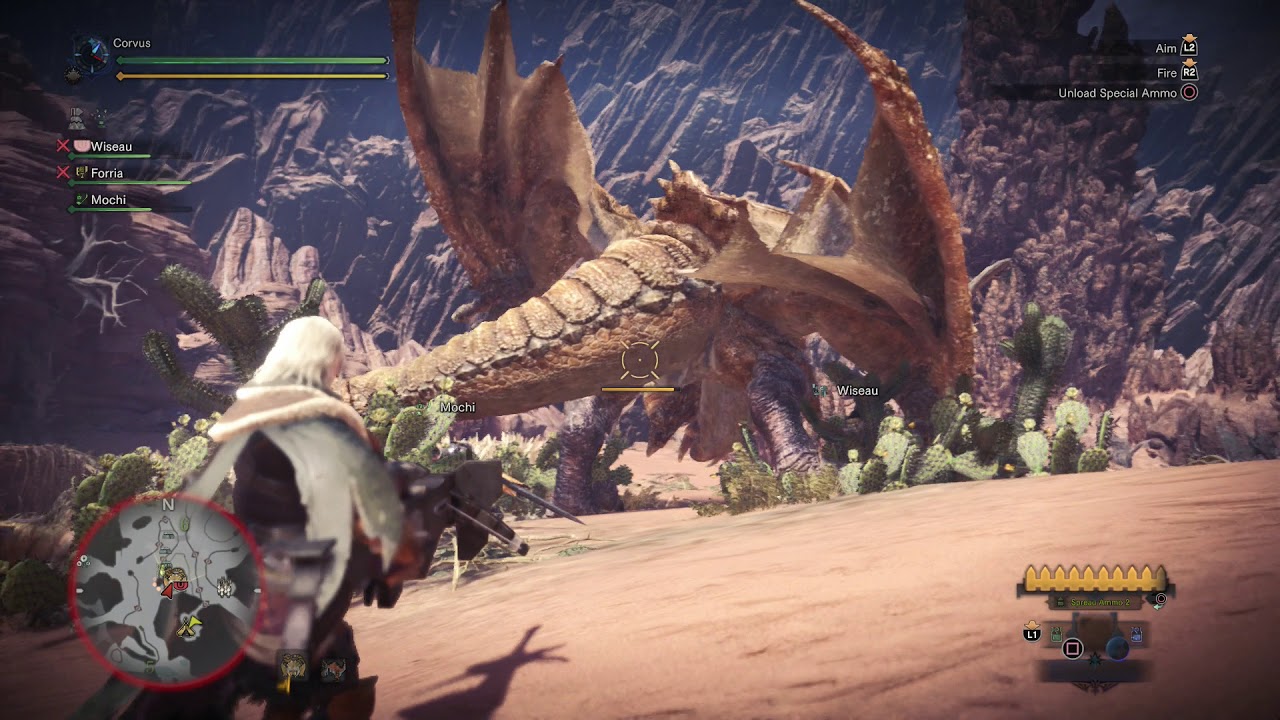Click the quest flag status icon
1280x720 pixels.
(x=76, y=118)
